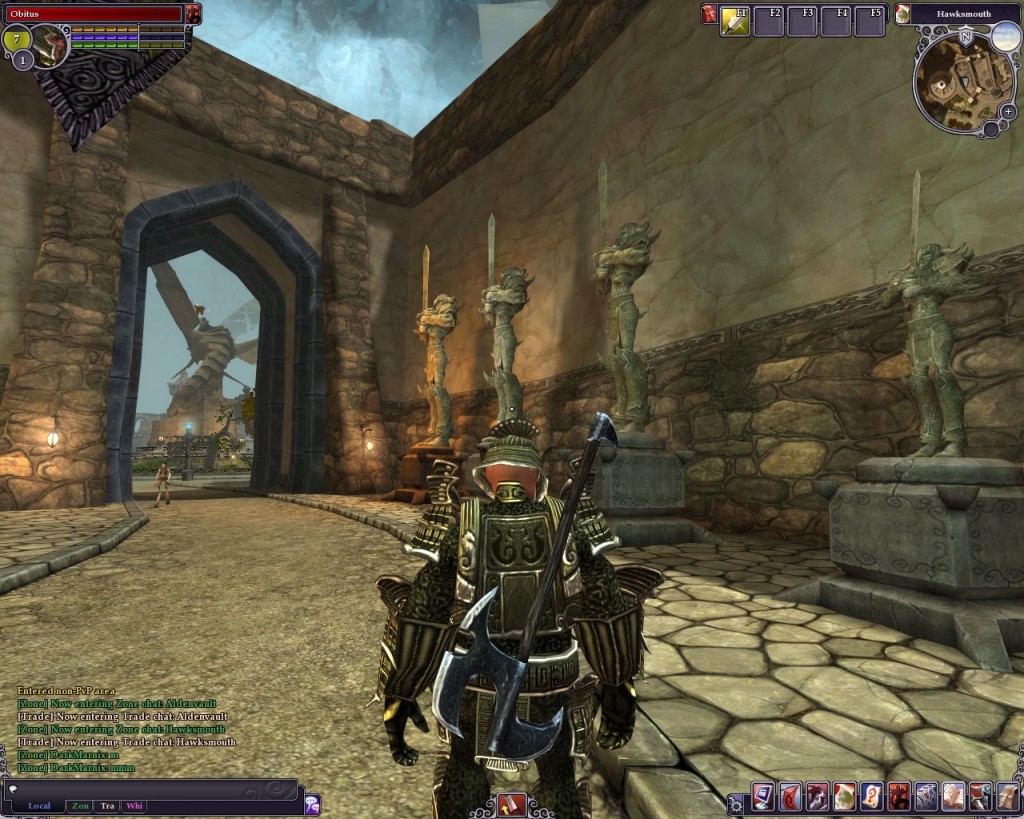Switch to the Tra chat tab

coord(108,806)
